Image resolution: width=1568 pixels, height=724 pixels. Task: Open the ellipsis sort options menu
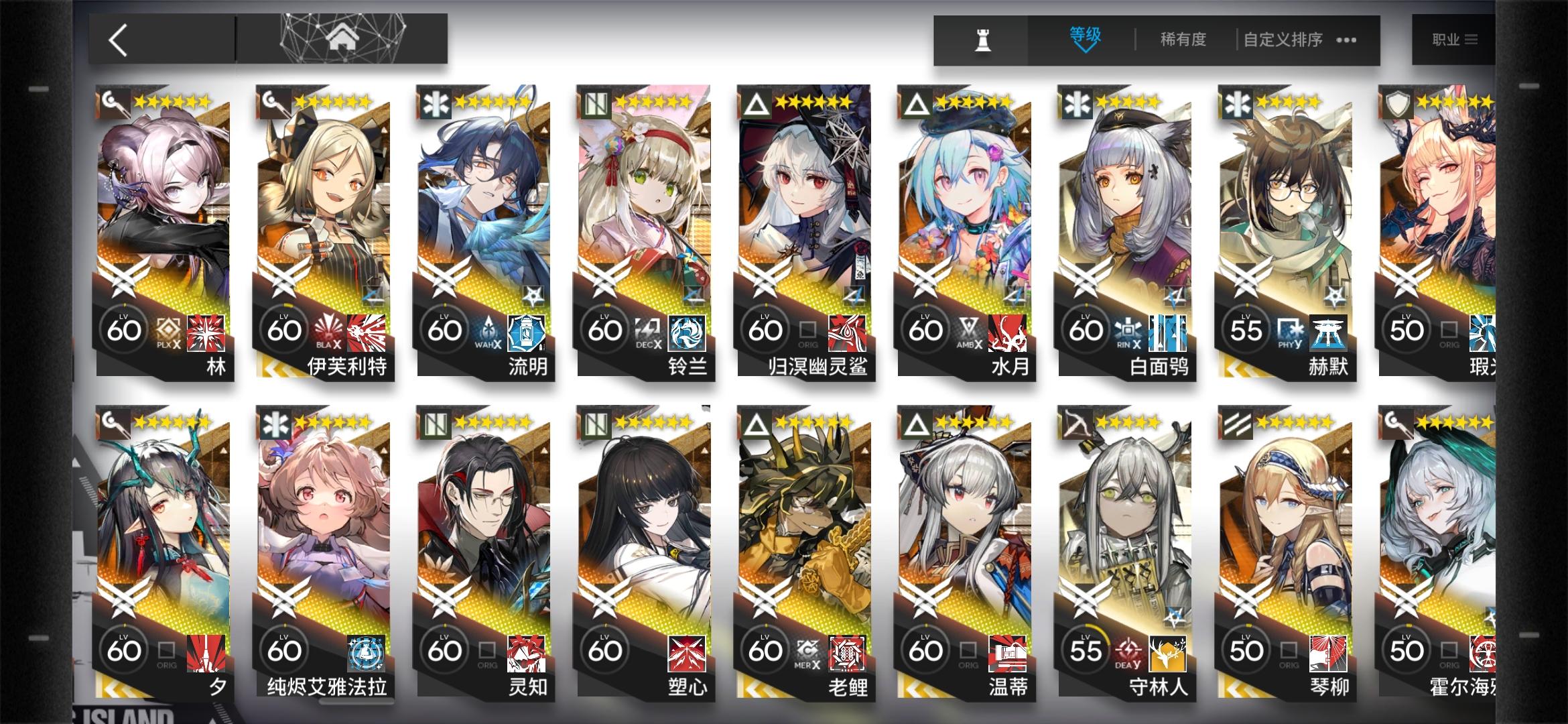click(x=1346, y=40)
